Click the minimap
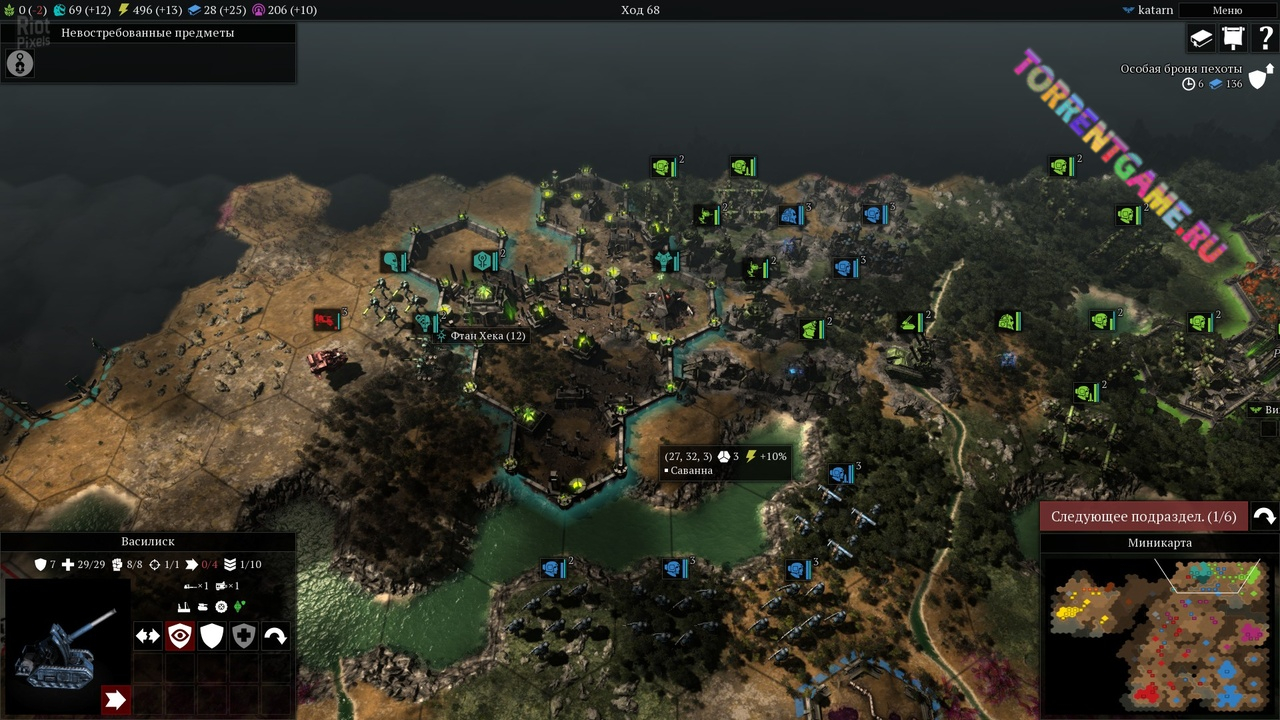Screen dimensions: 1280x720 [x=1160, y=635]
